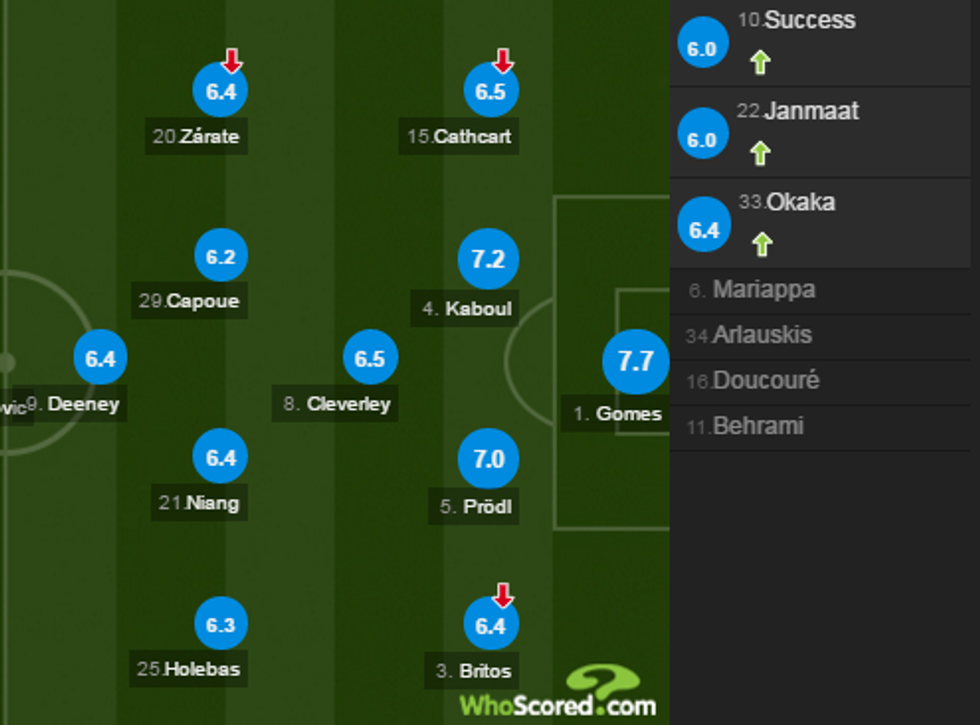Open Capoue's 6.2 rating
Screen dimensions: 980x725
[x=220, y=257]
